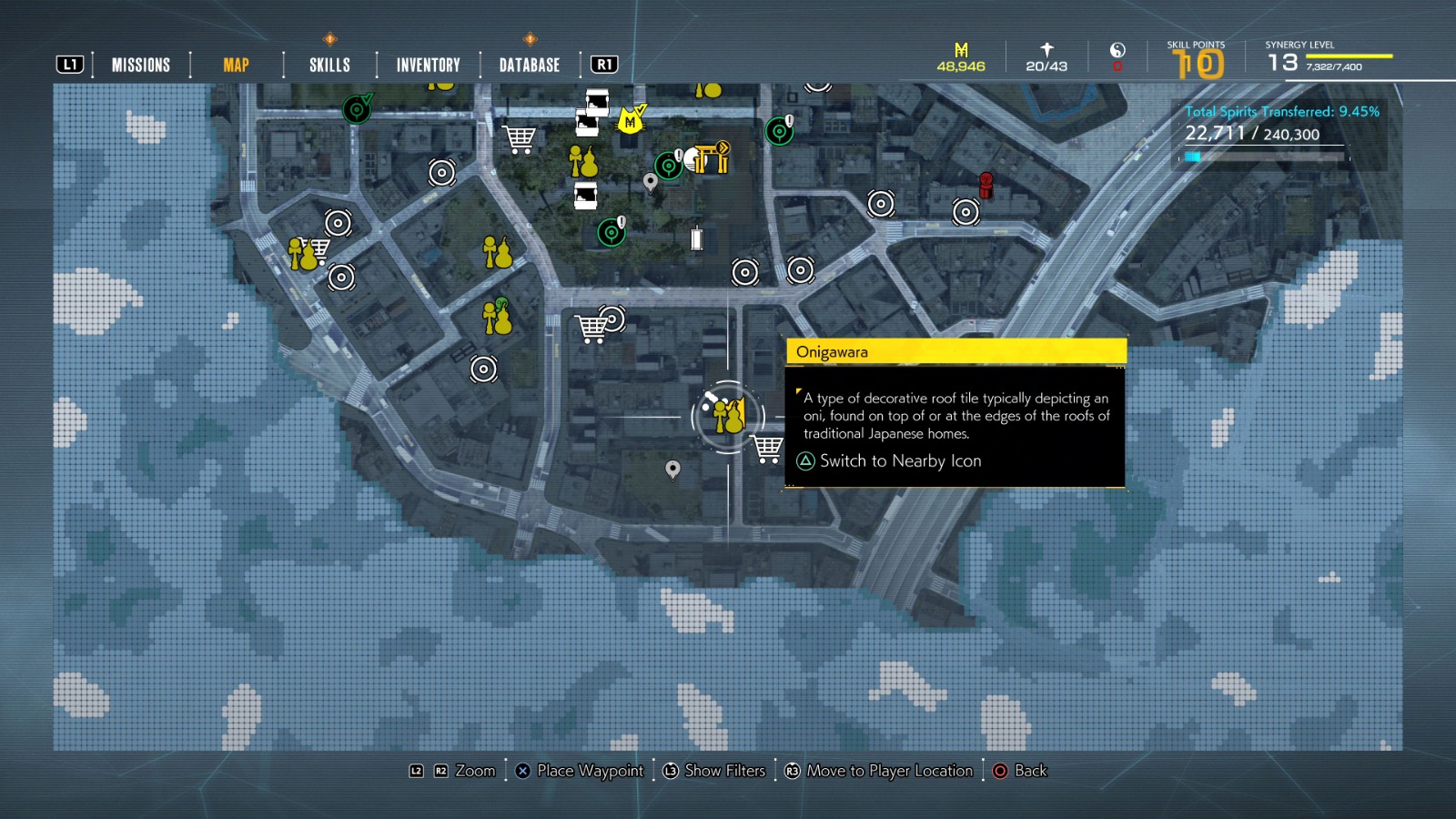Open the DATABASE tab
Screen dimensions: 1456x819
(x=528, y=64)
